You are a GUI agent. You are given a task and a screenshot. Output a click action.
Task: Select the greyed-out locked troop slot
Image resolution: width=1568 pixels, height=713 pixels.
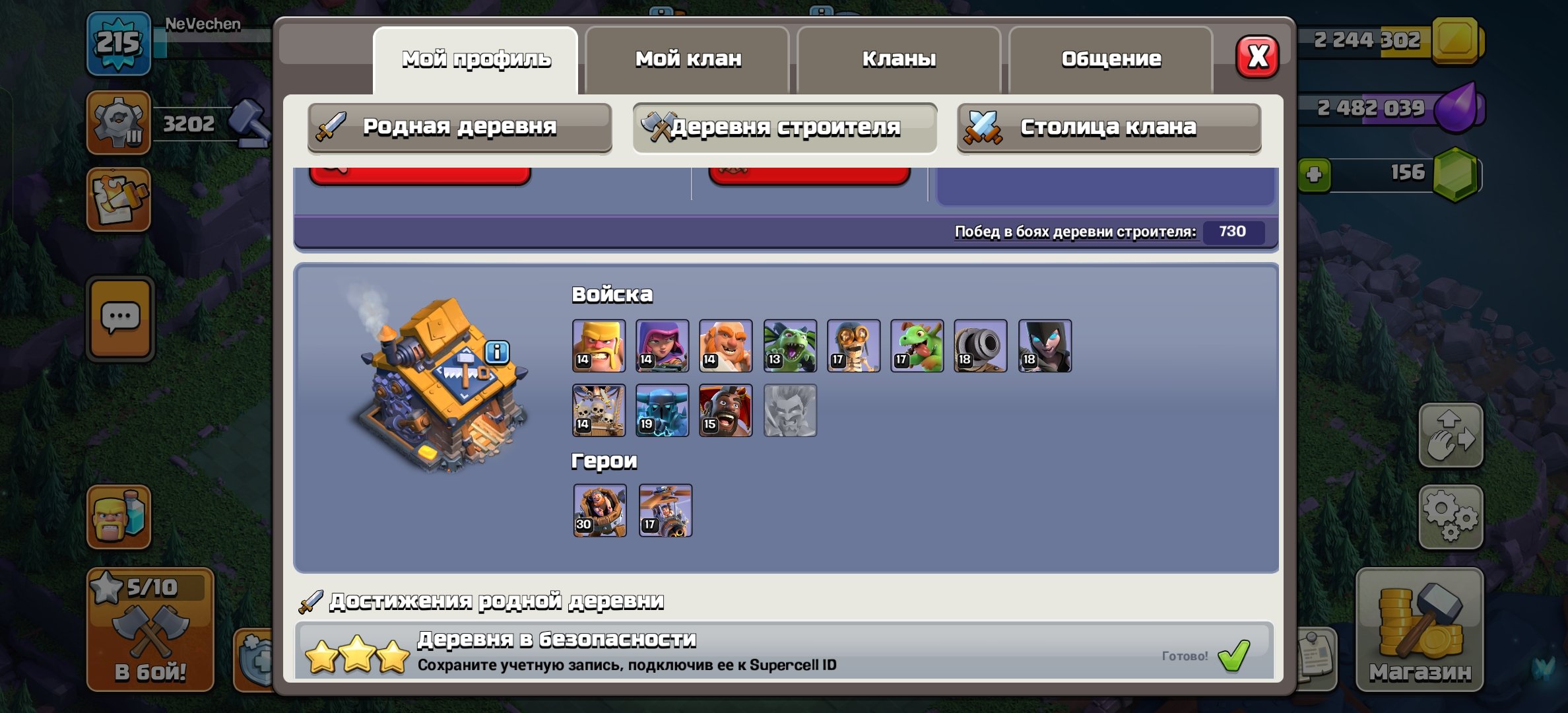(789, 411)
